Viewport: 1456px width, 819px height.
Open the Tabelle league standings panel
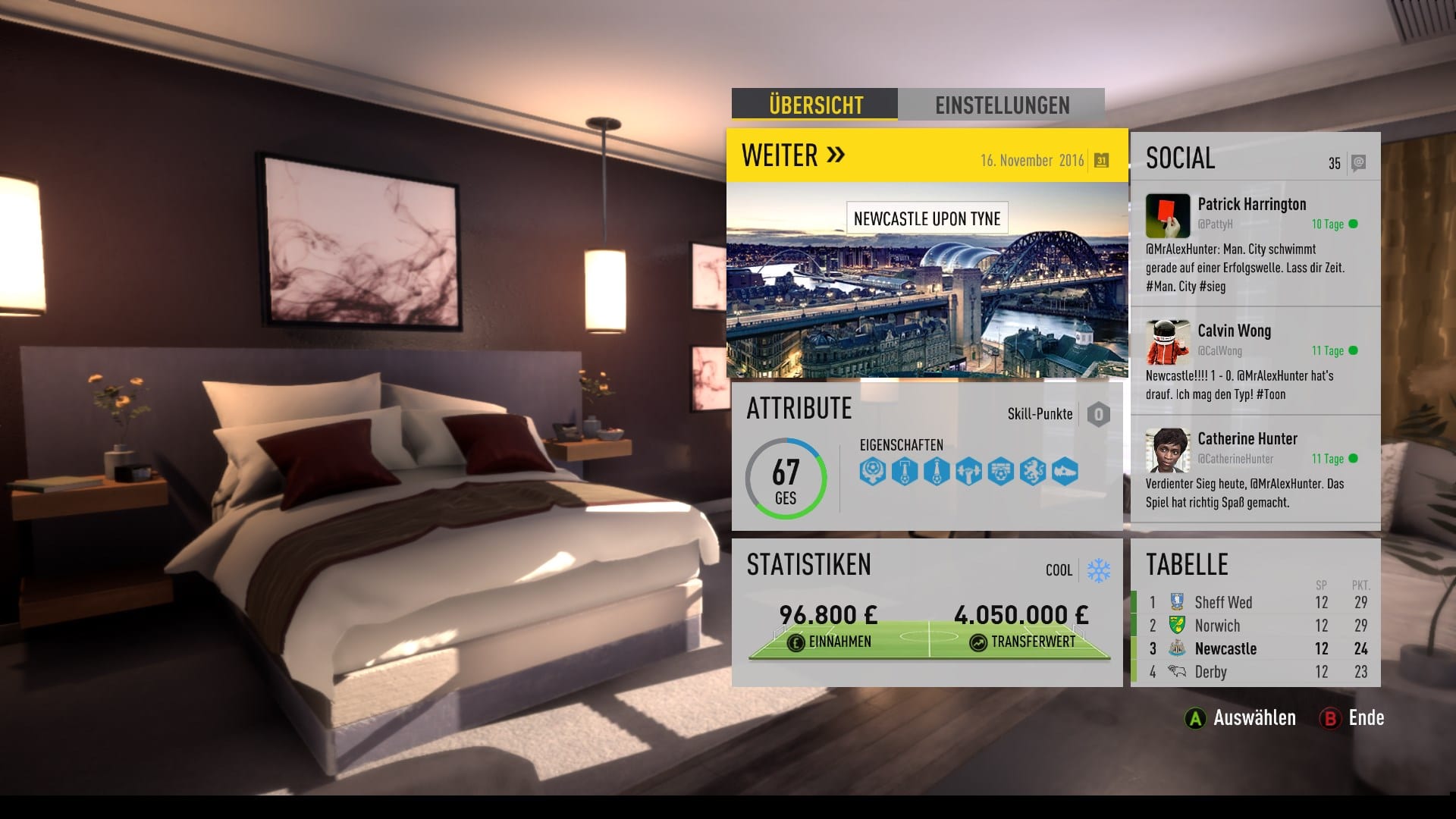pyautogui.click(x=1187, y=565)
